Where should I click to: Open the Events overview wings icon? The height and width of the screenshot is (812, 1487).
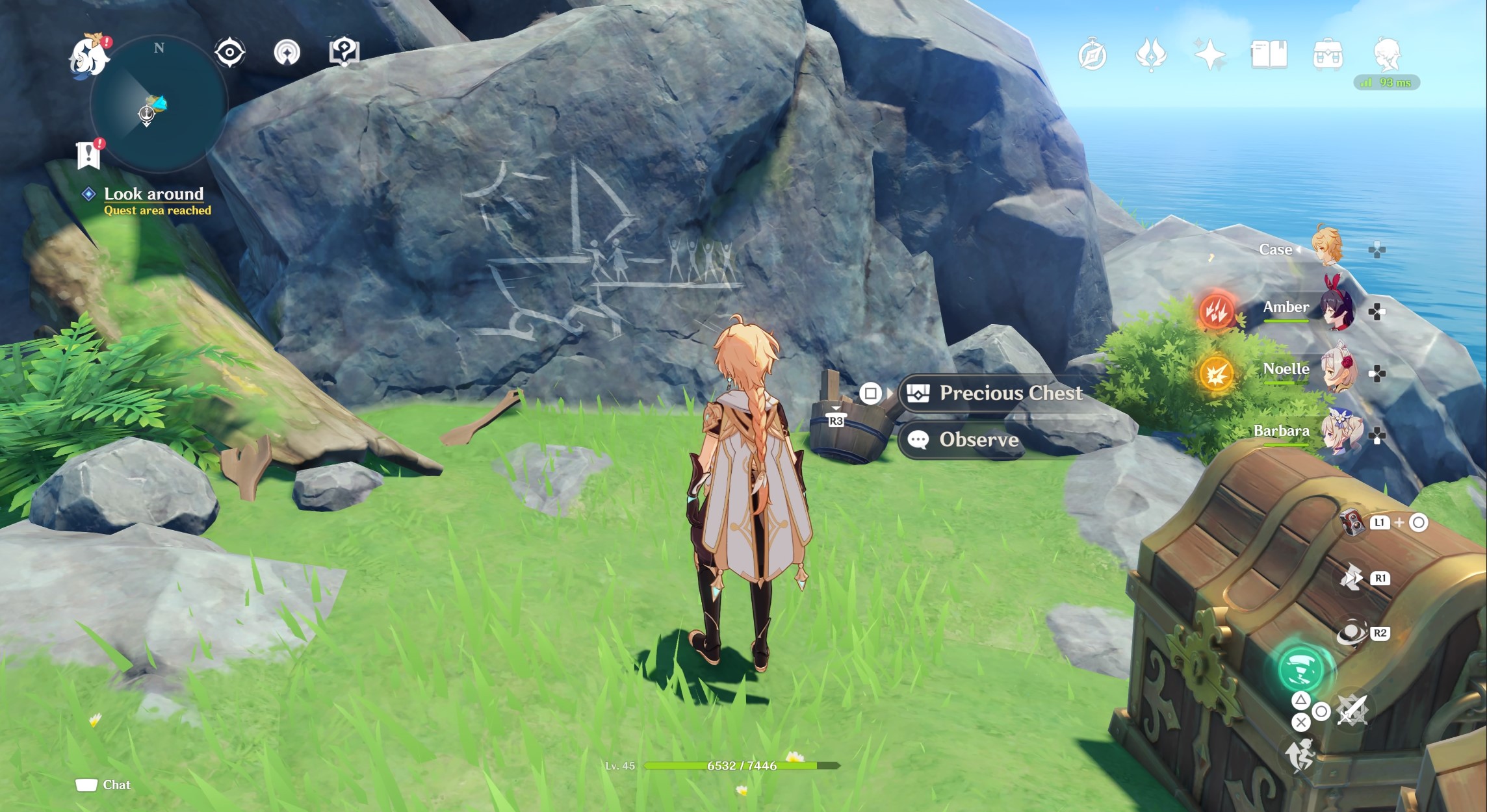pos(1151,55)
